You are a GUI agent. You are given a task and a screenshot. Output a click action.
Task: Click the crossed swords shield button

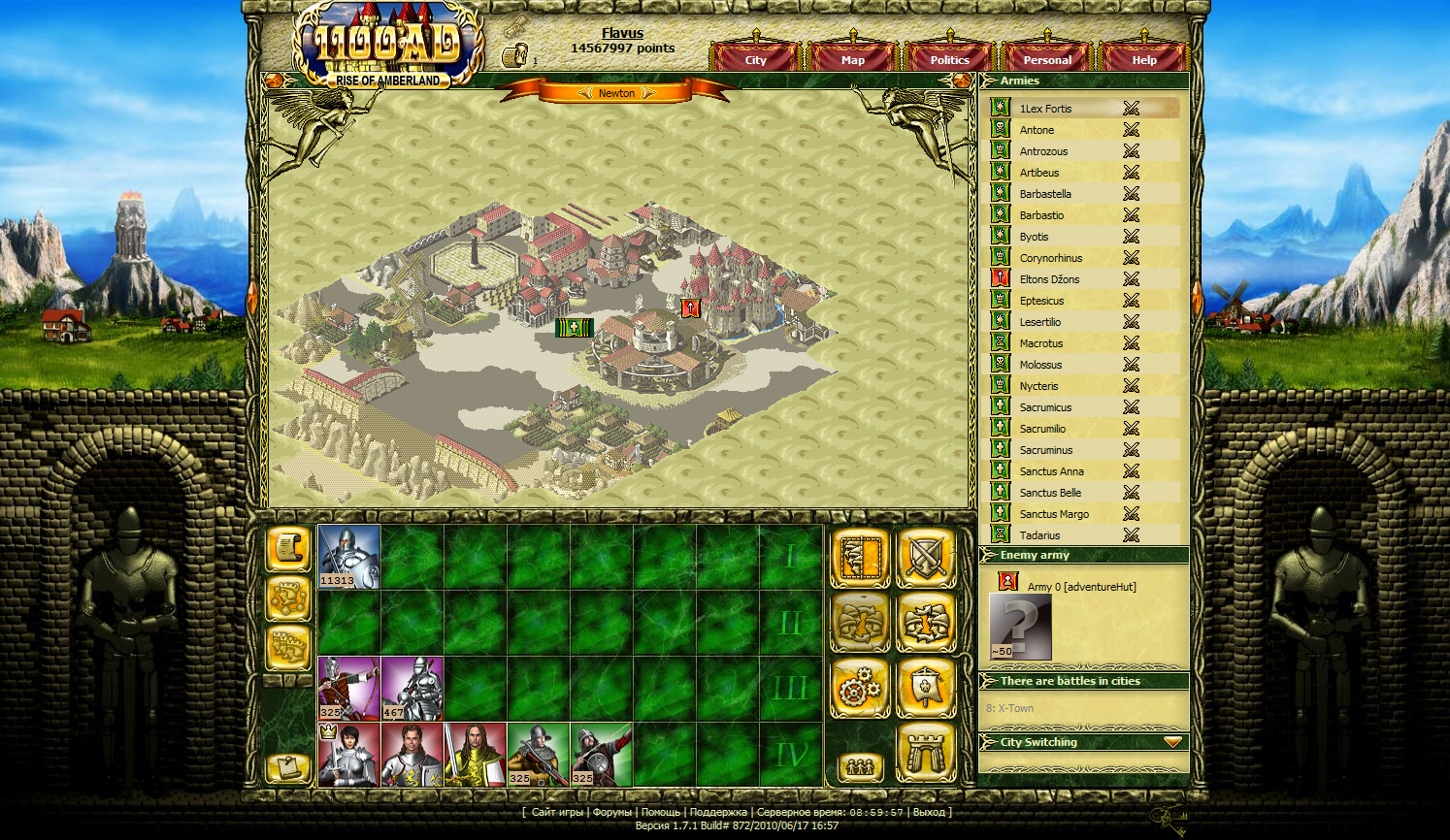pyautogui.click(x=925, y=558)
